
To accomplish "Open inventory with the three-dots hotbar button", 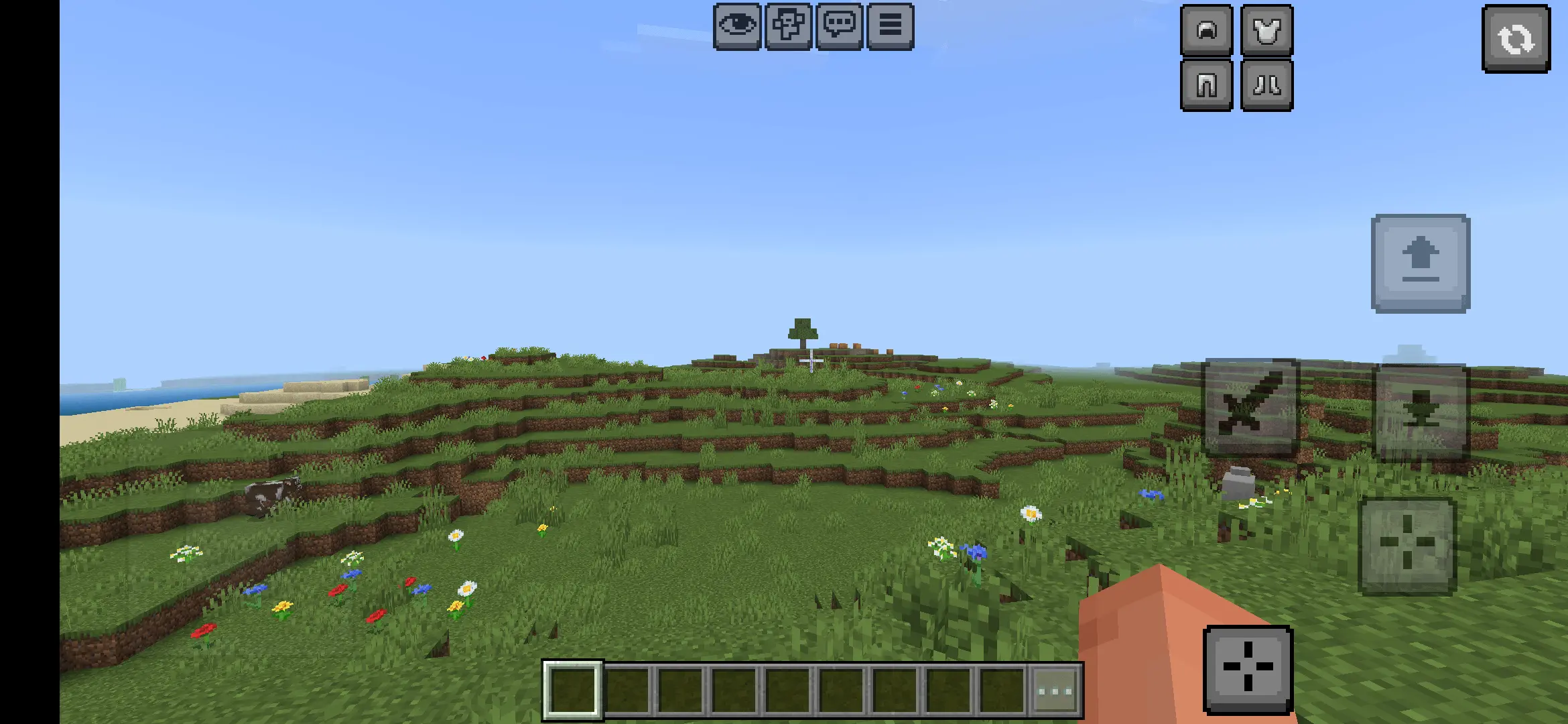I will 1055,691.
